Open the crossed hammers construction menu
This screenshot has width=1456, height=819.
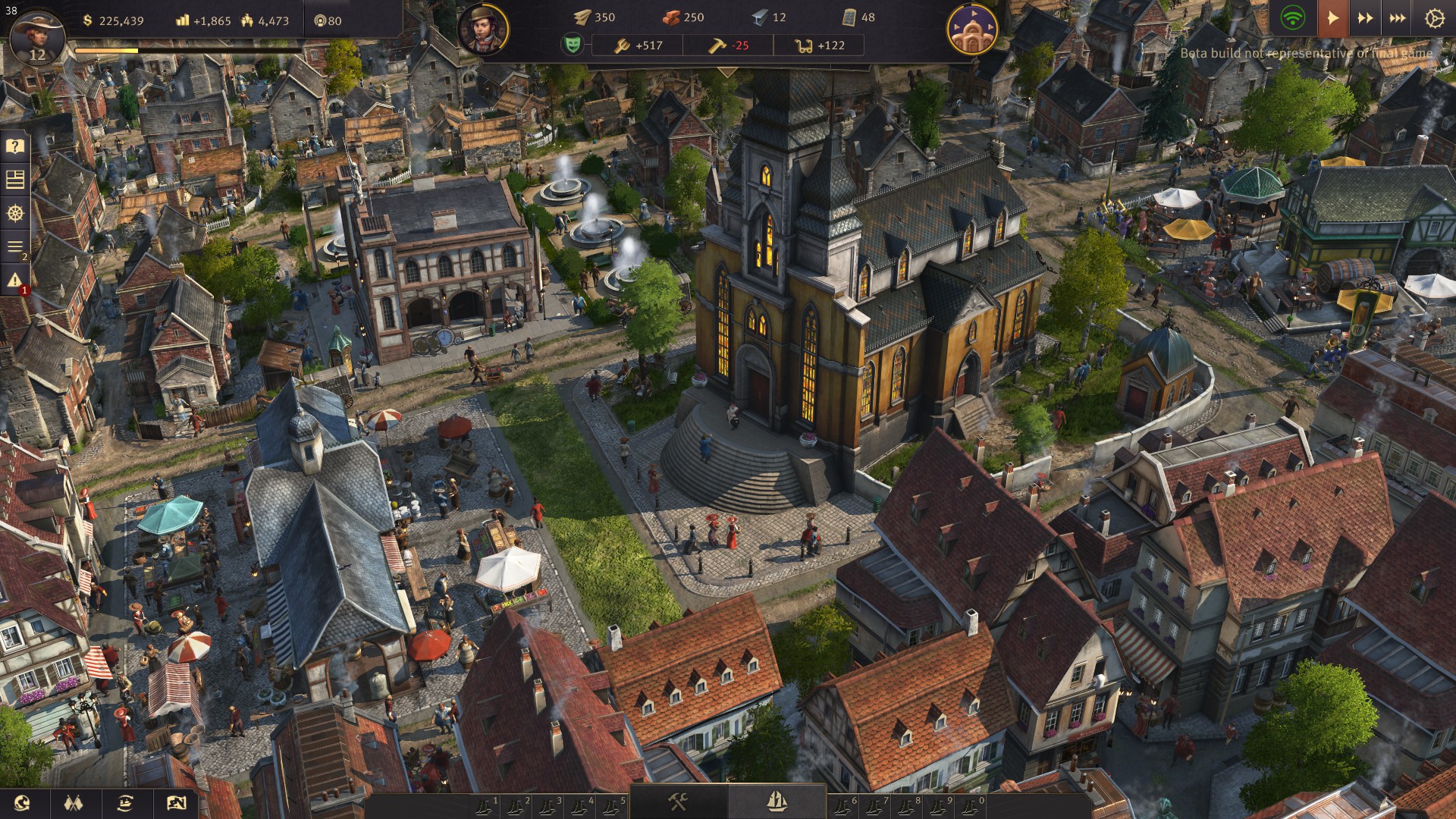pos(678,801)
